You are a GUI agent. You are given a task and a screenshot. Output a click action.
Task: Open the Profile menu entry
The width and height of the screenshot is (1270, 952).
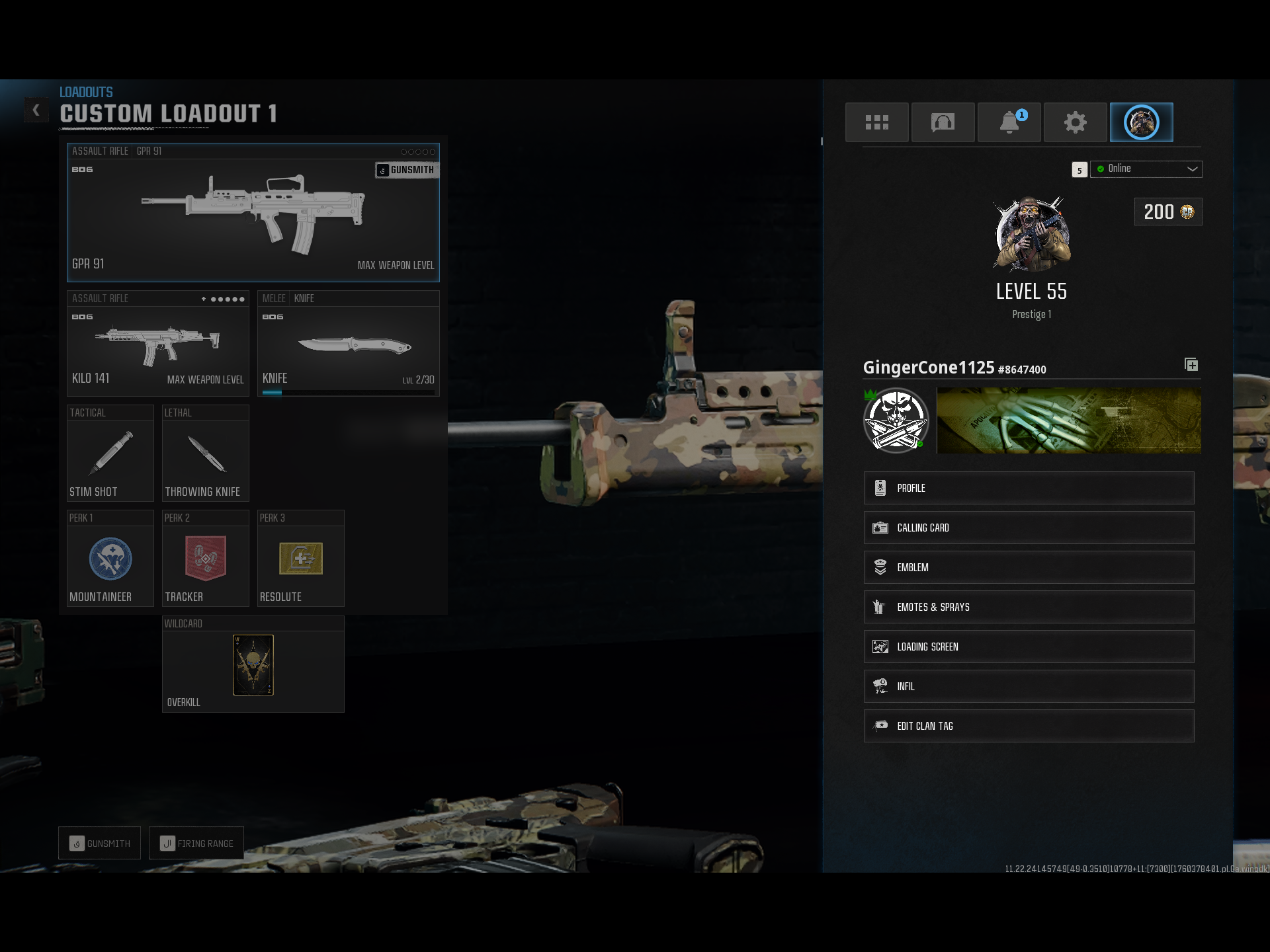tap(1029, 488)
